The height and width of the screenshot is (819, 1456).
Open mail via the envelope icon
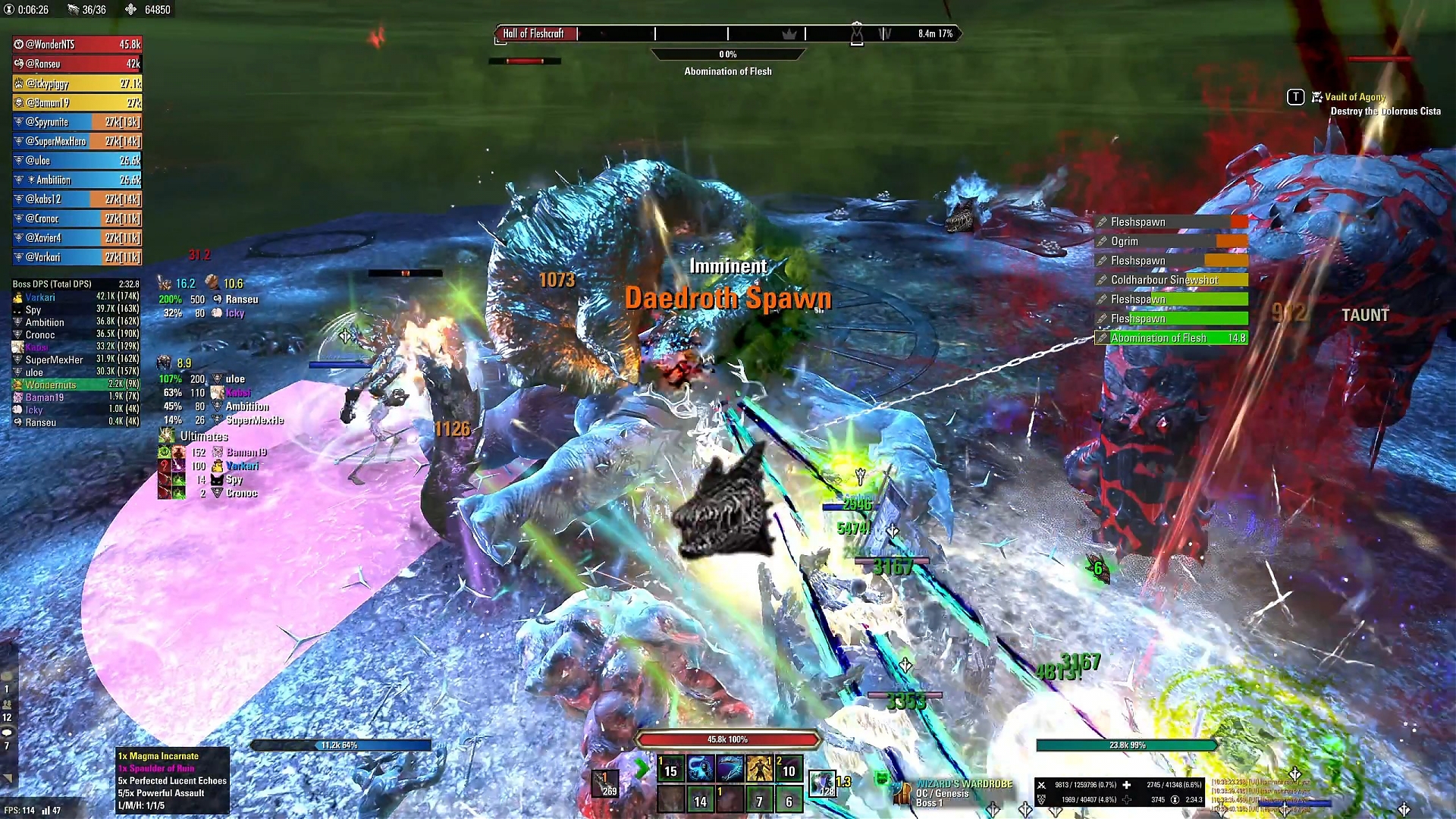[6, 675]
